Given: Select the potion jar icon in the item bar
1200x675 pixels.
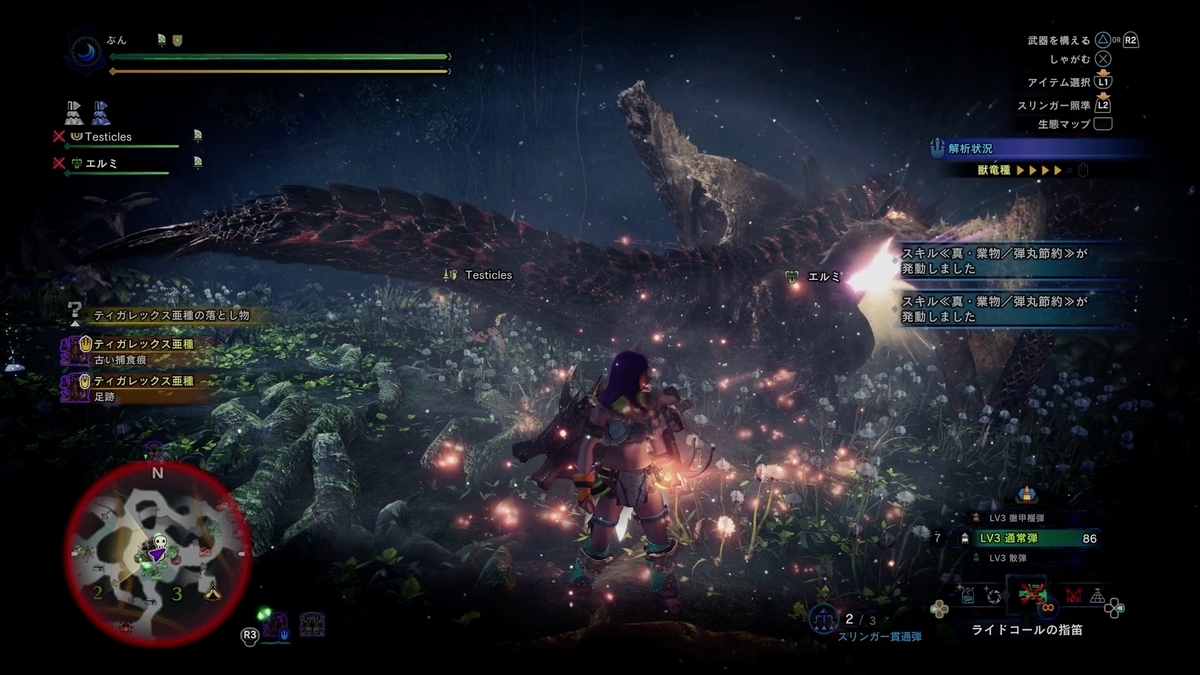Looking at the screenshot, I should [x=968, y=597].
